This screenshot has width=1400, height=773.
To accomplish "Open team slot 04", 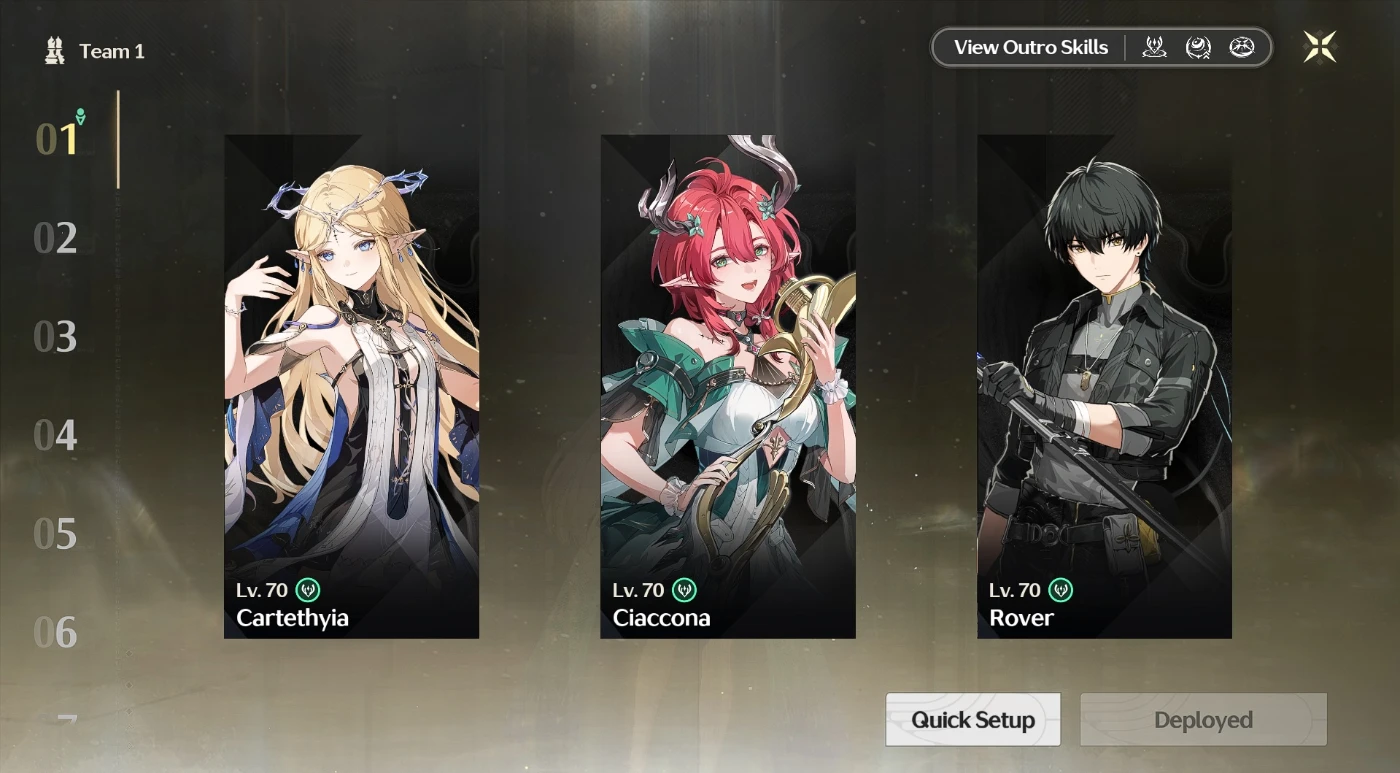I will pyautogui.click(x=55, y=435).
